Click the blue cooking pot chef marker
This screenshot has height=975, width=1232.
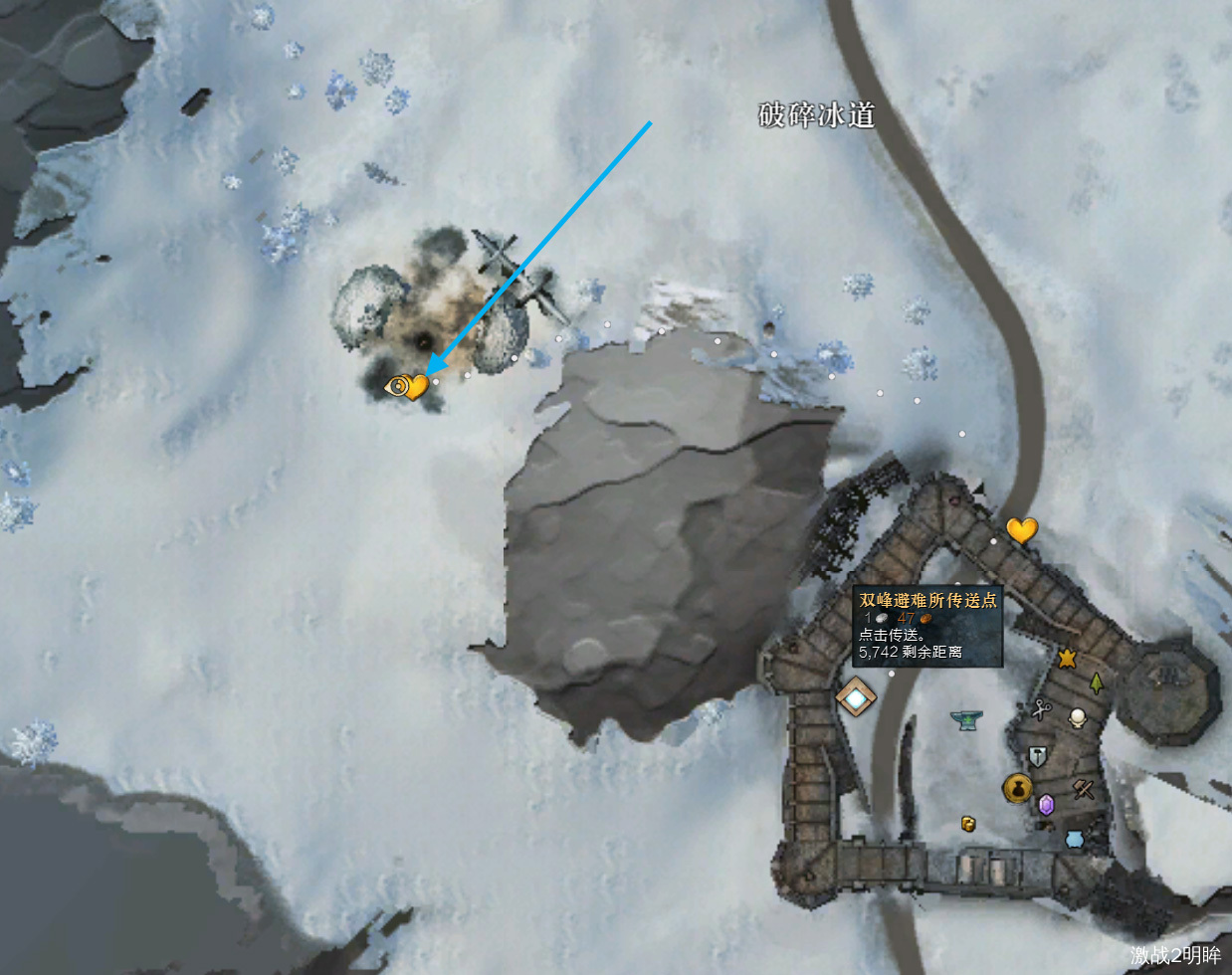pos(1074,839)
